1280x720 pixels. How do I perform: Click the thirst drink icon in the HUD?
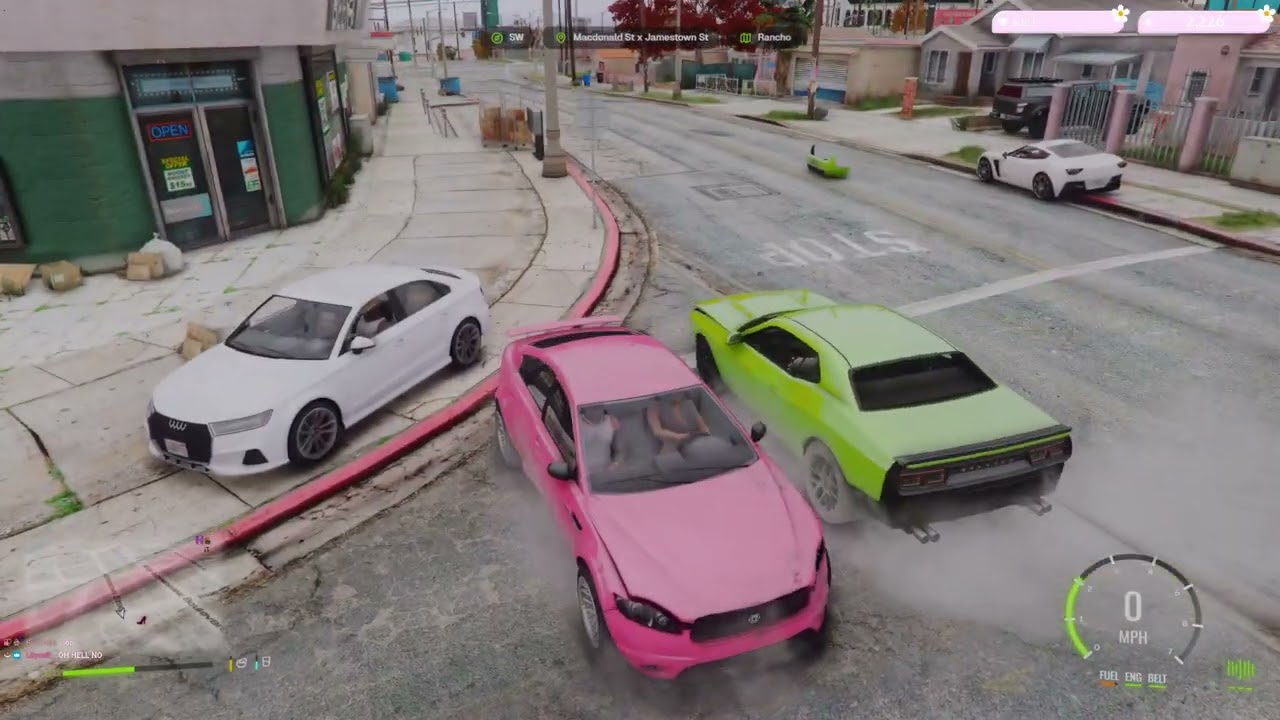[264, 662]
